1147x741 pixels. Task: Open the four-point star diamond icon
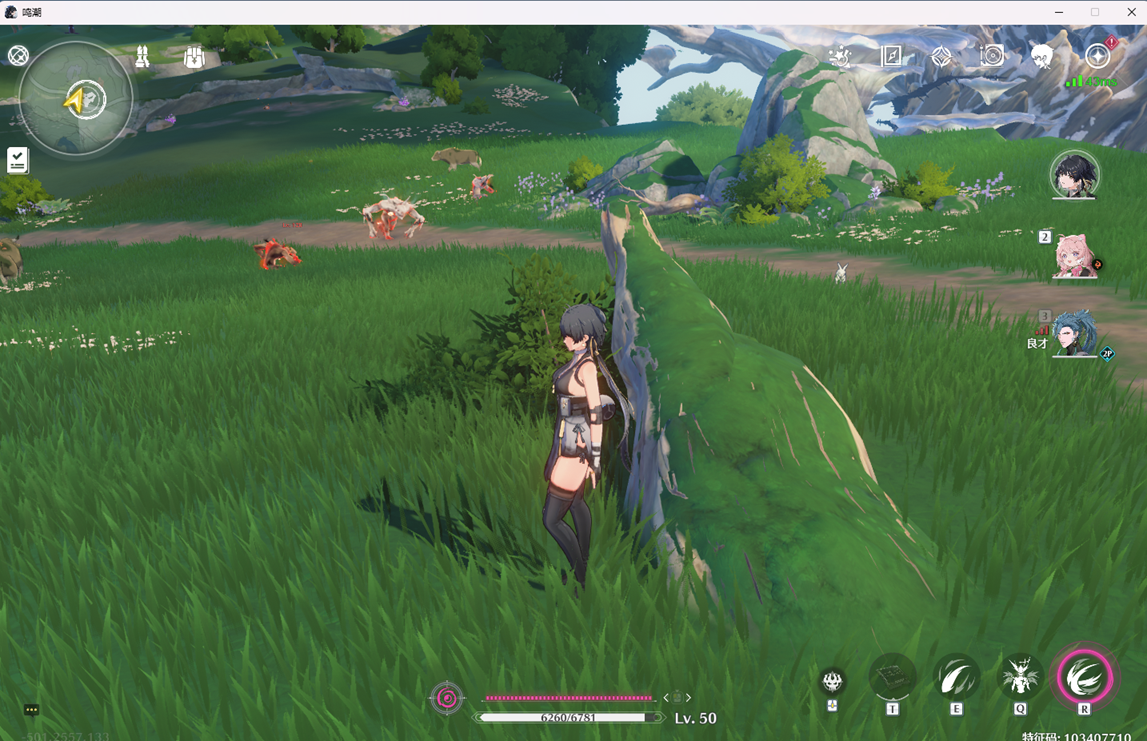(941, 57)
